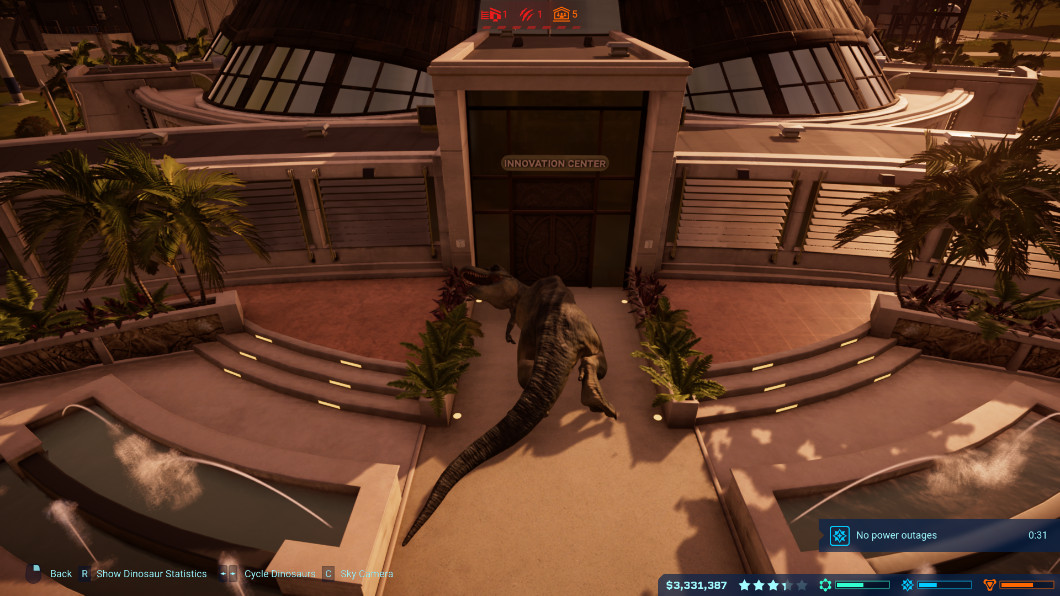Select the green Science division icon
The height and width of the screenshot is (596, 1060).
(825, 585)
